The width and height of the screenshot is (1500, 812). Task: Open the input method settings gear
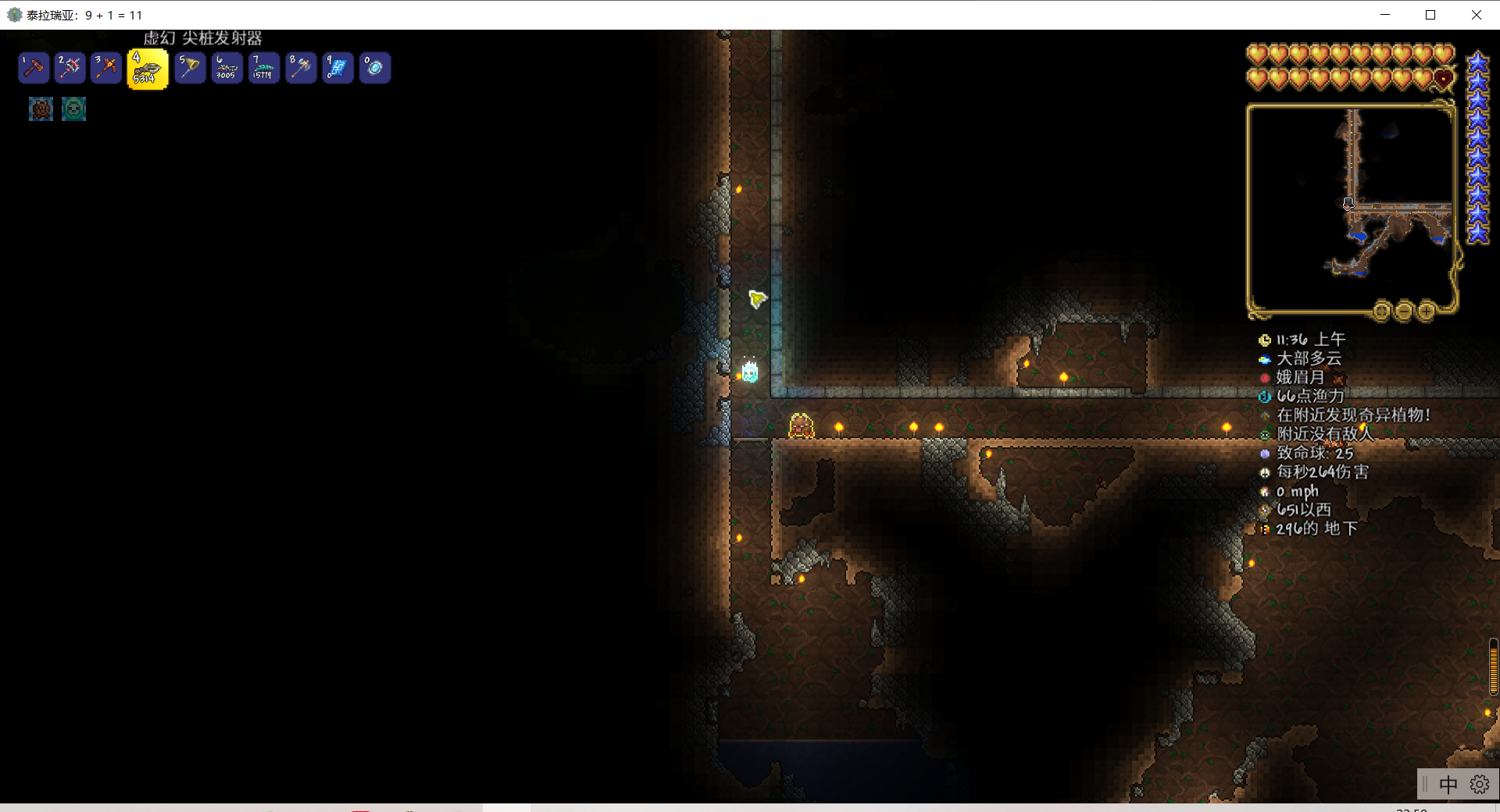tap(1479, 784)
